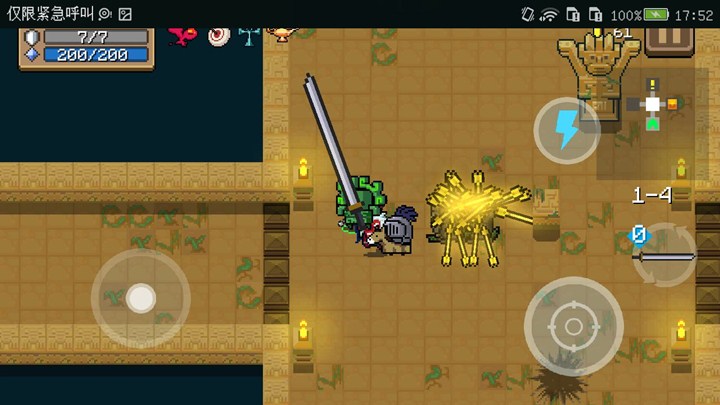Switch weapon using the sword slot
The height and width of the screenshot is (405, 720).
click(x=665, y=254)
